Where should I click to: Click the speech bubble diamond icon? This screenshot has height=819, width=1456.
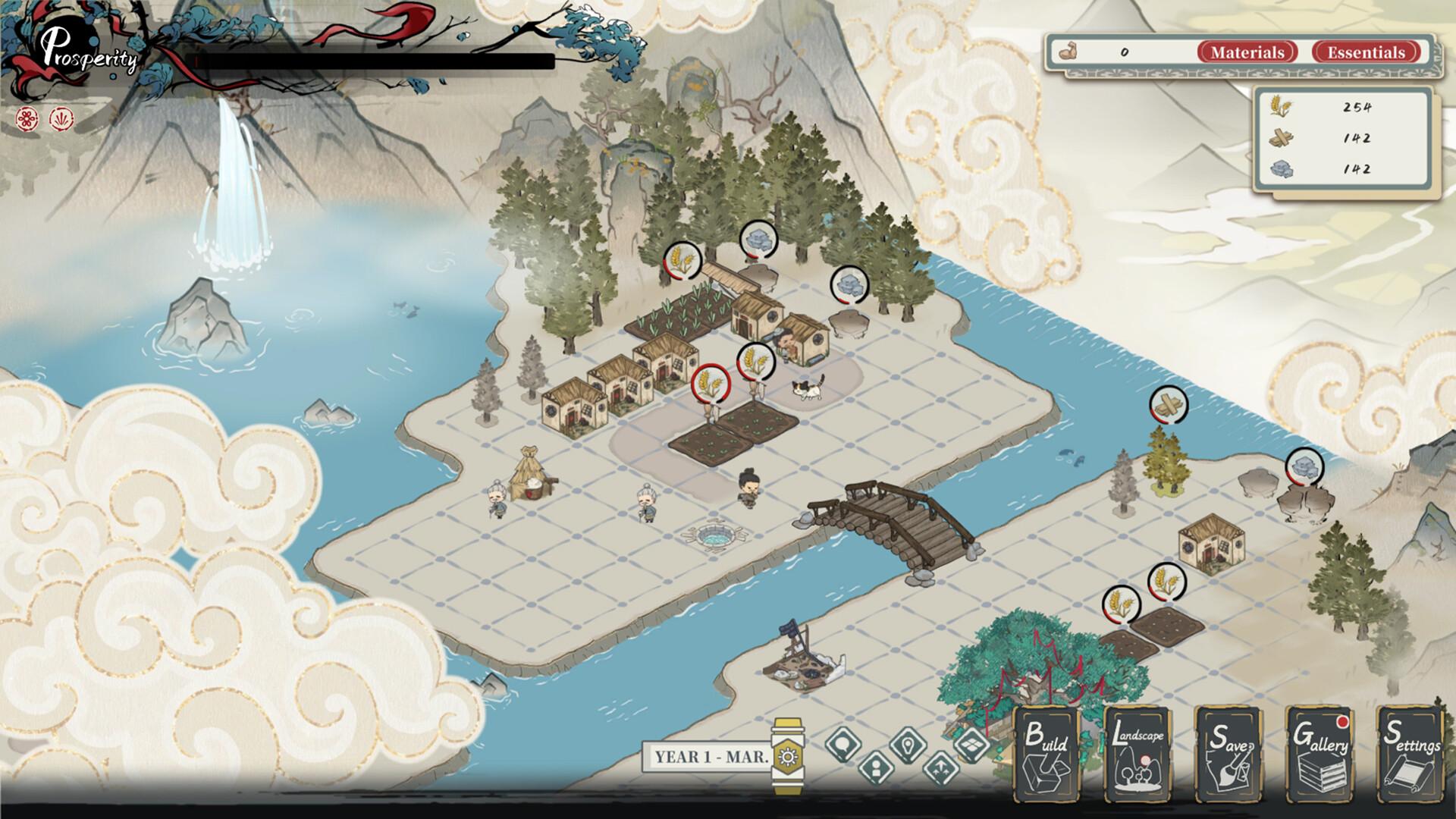[x=843, y=744]
